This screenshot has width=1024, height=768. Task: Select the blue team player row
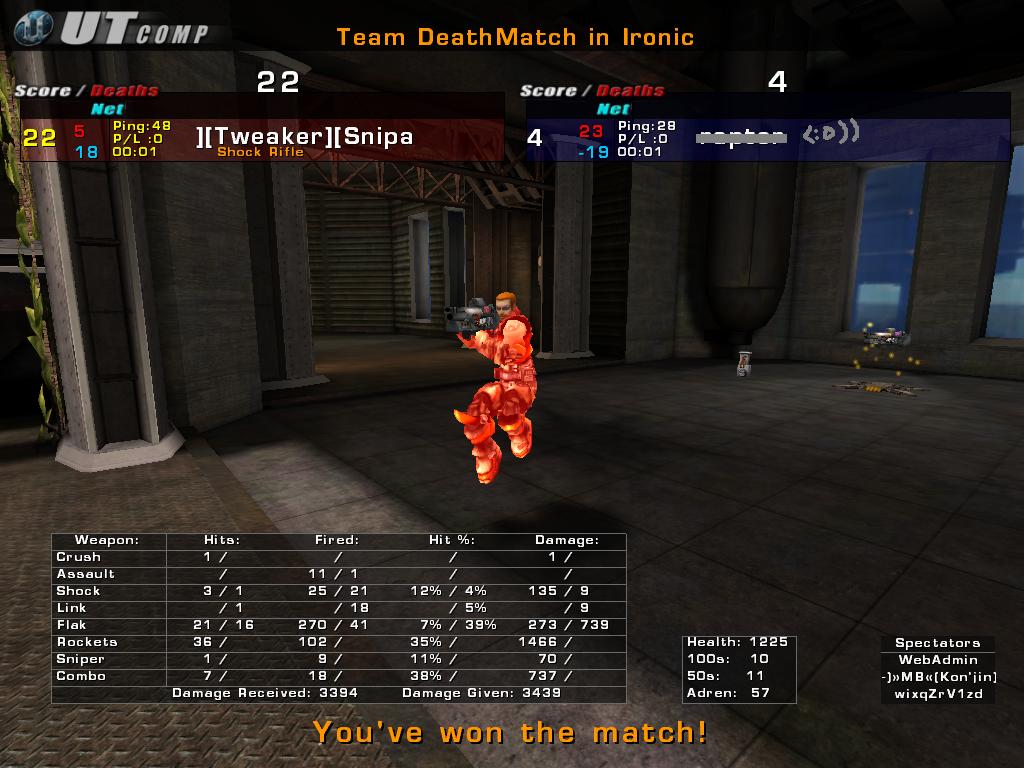[x=768, y=138]
